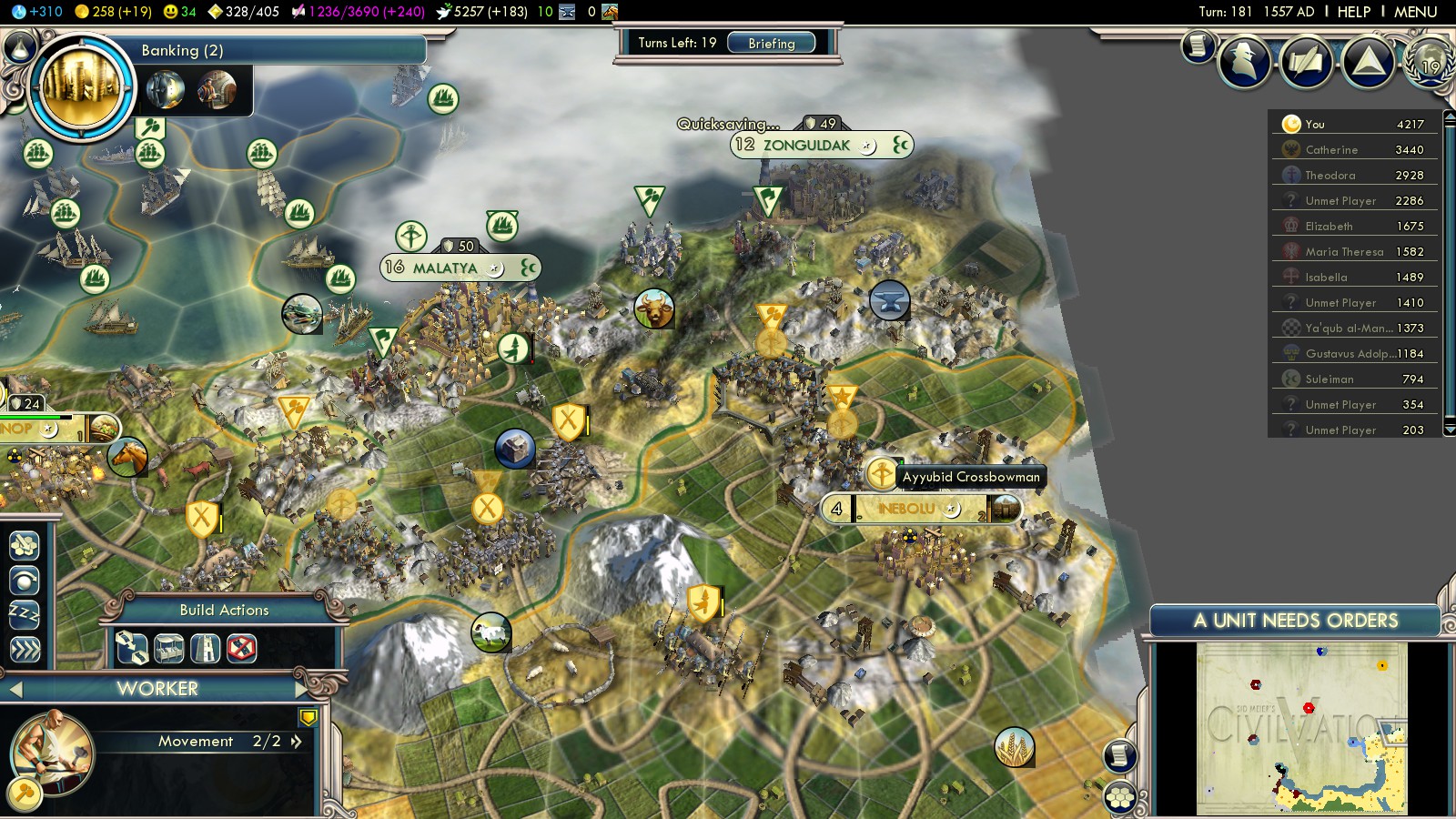Open the Malatya city banner
Viewport: 1456px width, 819px height.
pyautogui.click(x=445, y=268)
